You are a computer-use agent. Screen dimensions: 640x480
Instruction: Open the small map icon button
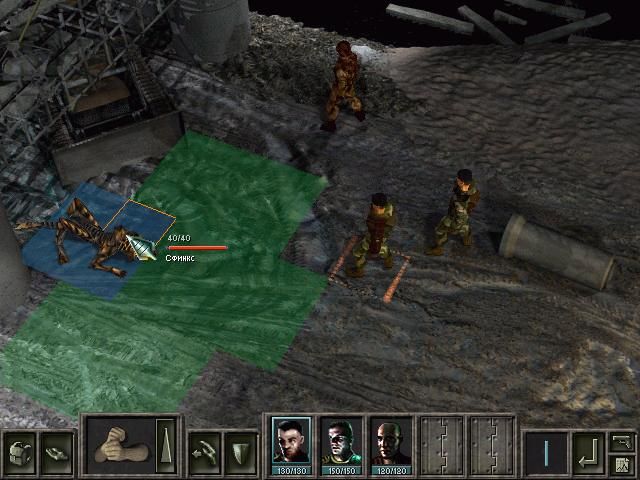tap(622, 464)
